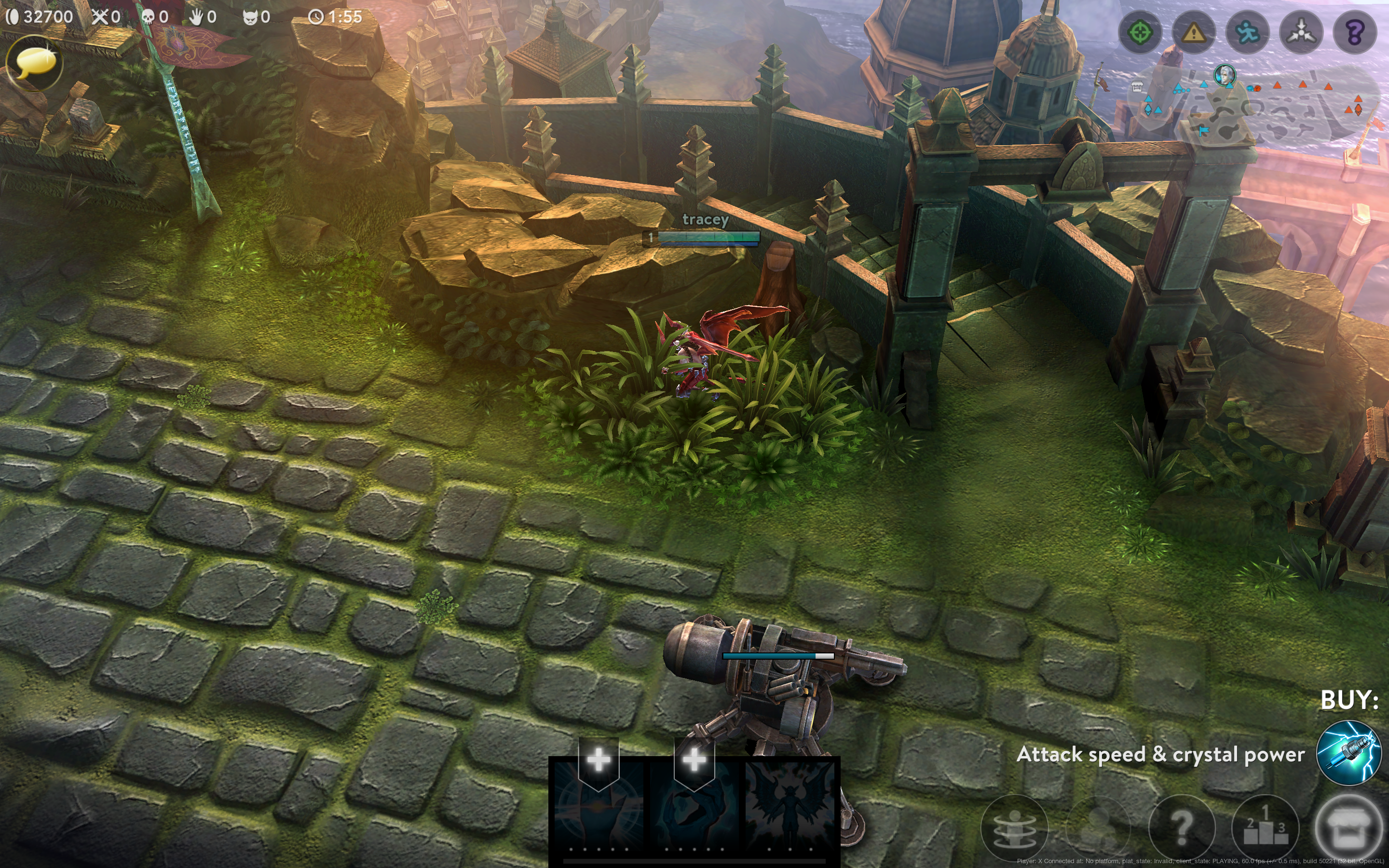Select the winged demon ultimate ability
The height and width of the screenshot is (868, 1389).
tap(790, 804)
